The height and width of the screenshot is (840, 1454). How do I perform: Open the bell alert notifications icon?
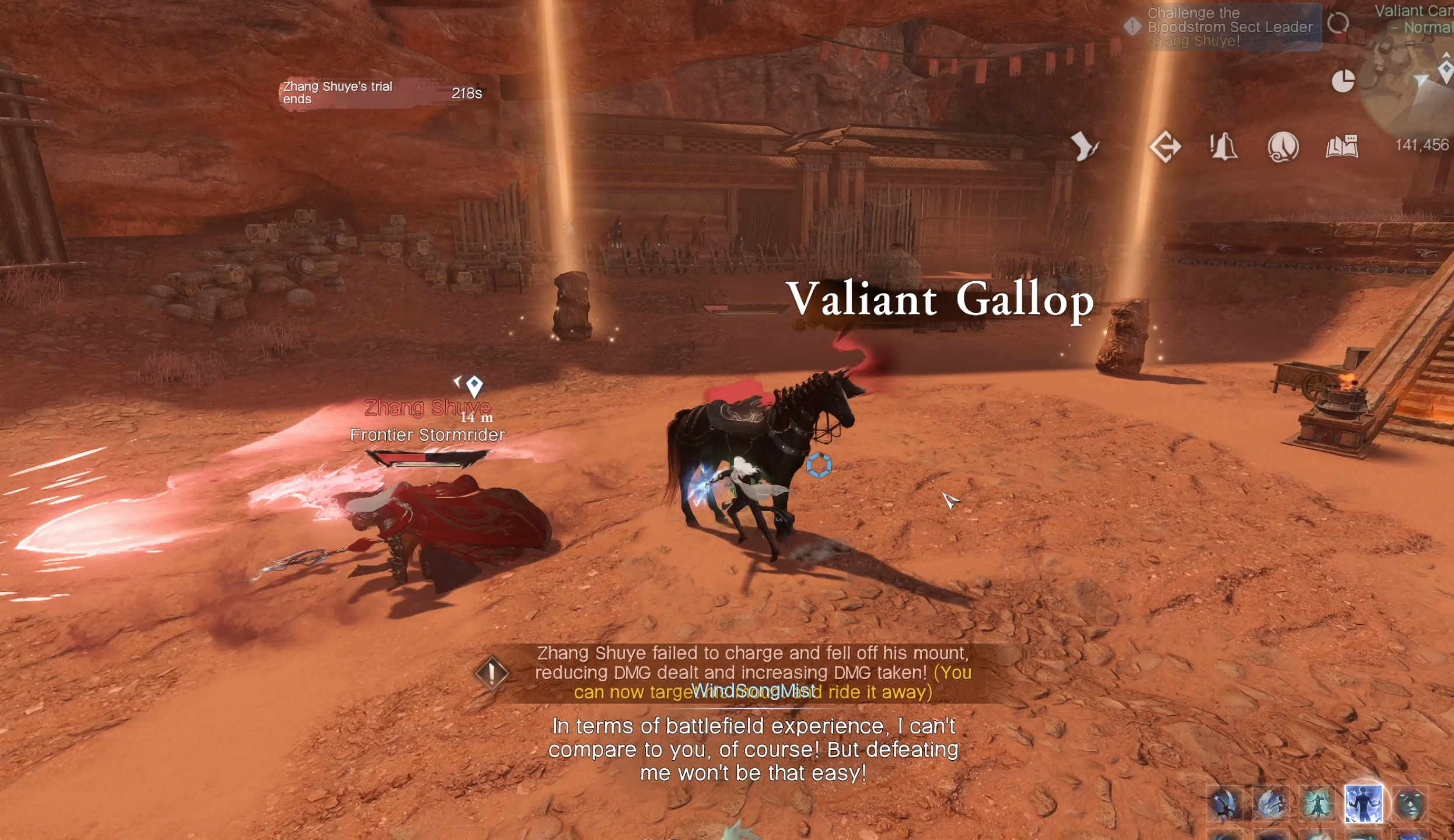click(1223, 146)
